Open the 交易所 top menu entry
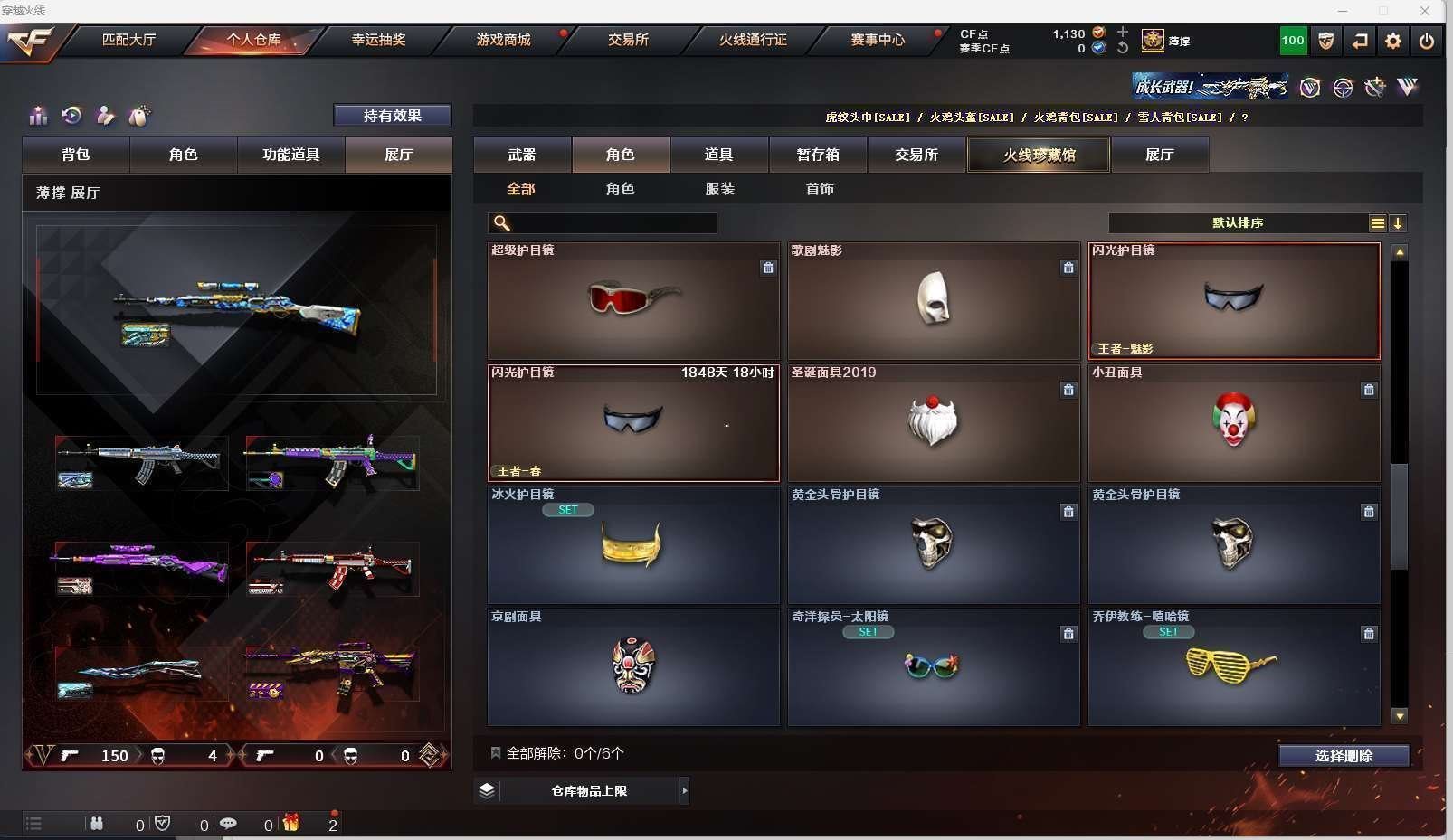The height and width of the screenshot is (840, 1453). [628, 40]
